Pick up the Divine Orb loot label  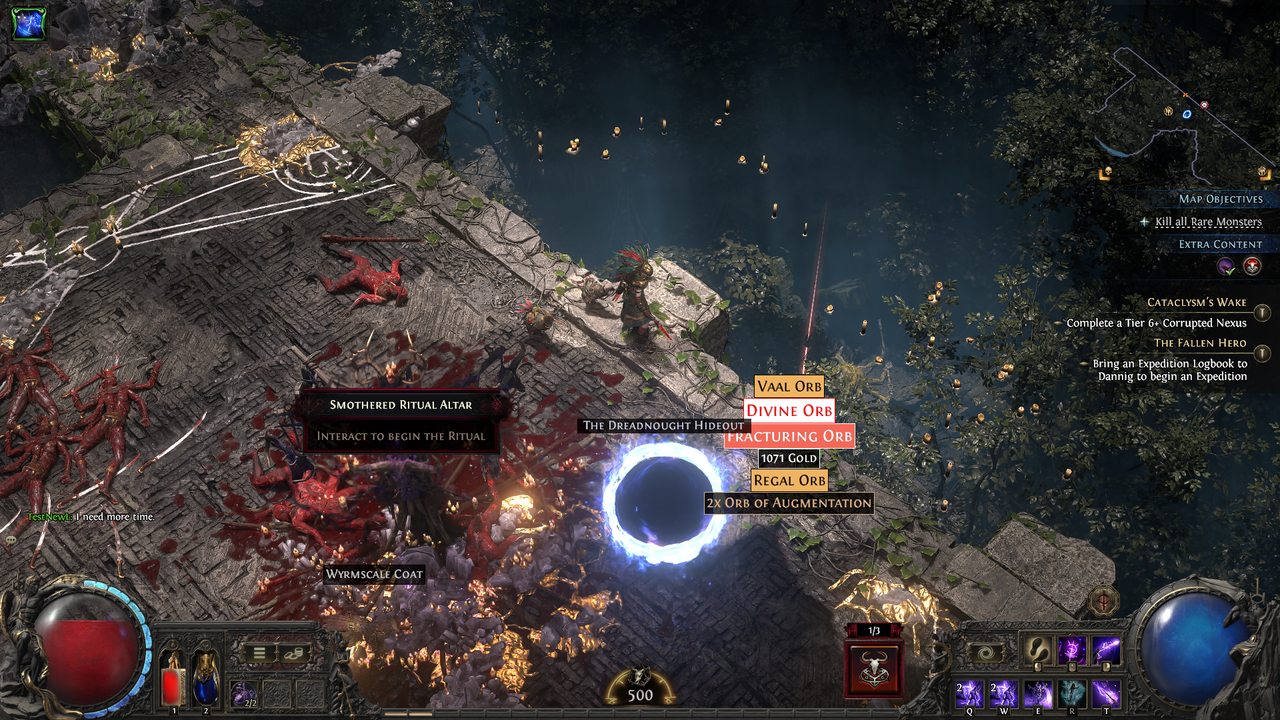click(789, 410)
